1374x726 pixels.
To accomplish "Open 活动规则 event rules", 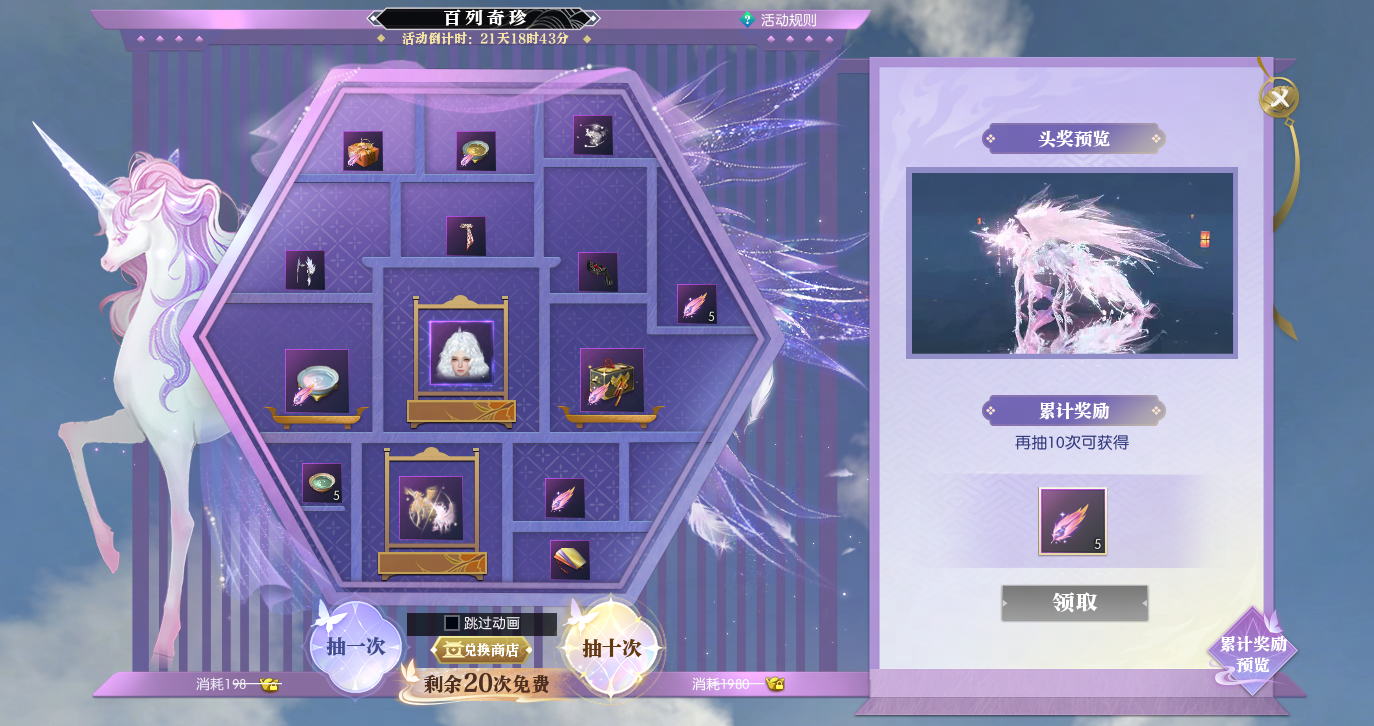I will point(779,19).
